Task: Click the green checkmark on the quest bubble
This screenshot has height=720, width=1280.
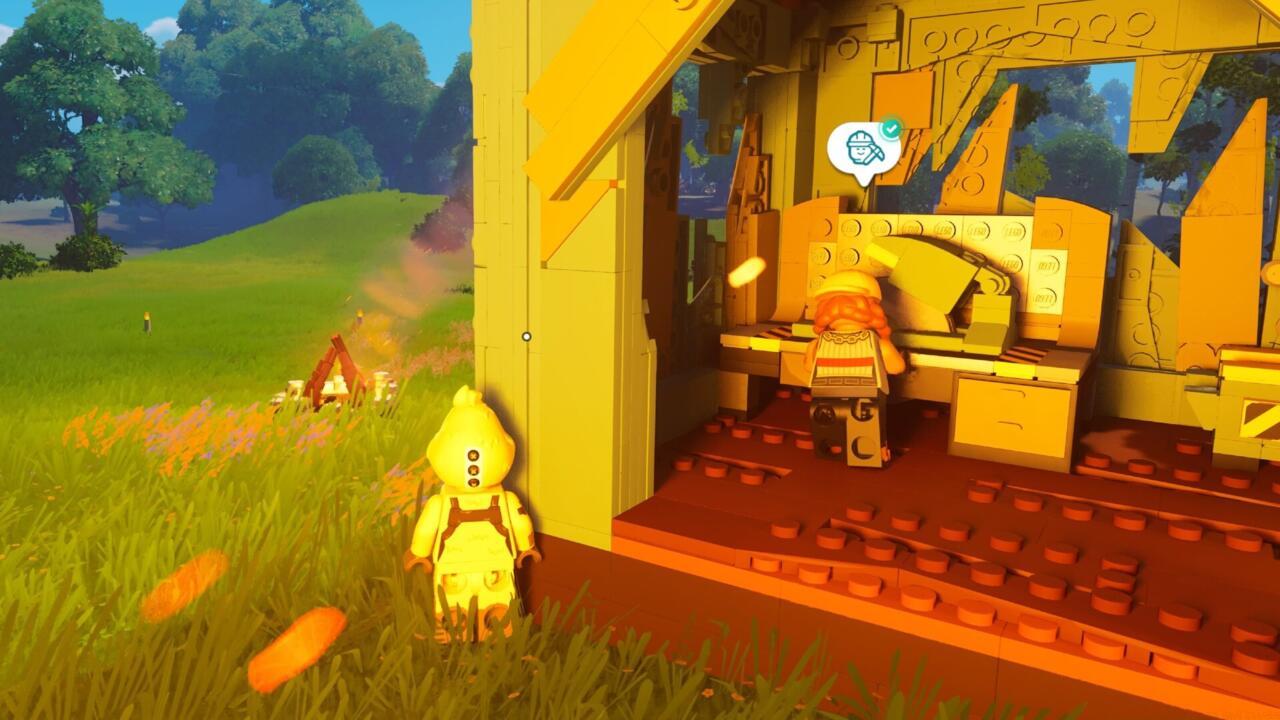Action: click(x=893, y=127)
